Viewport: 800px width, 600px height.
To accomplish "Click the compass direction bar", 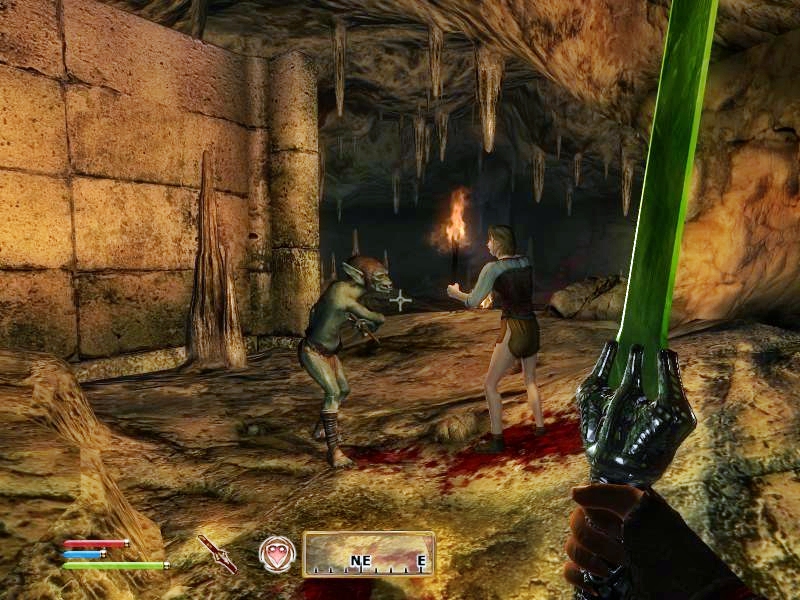I will 368,553.
